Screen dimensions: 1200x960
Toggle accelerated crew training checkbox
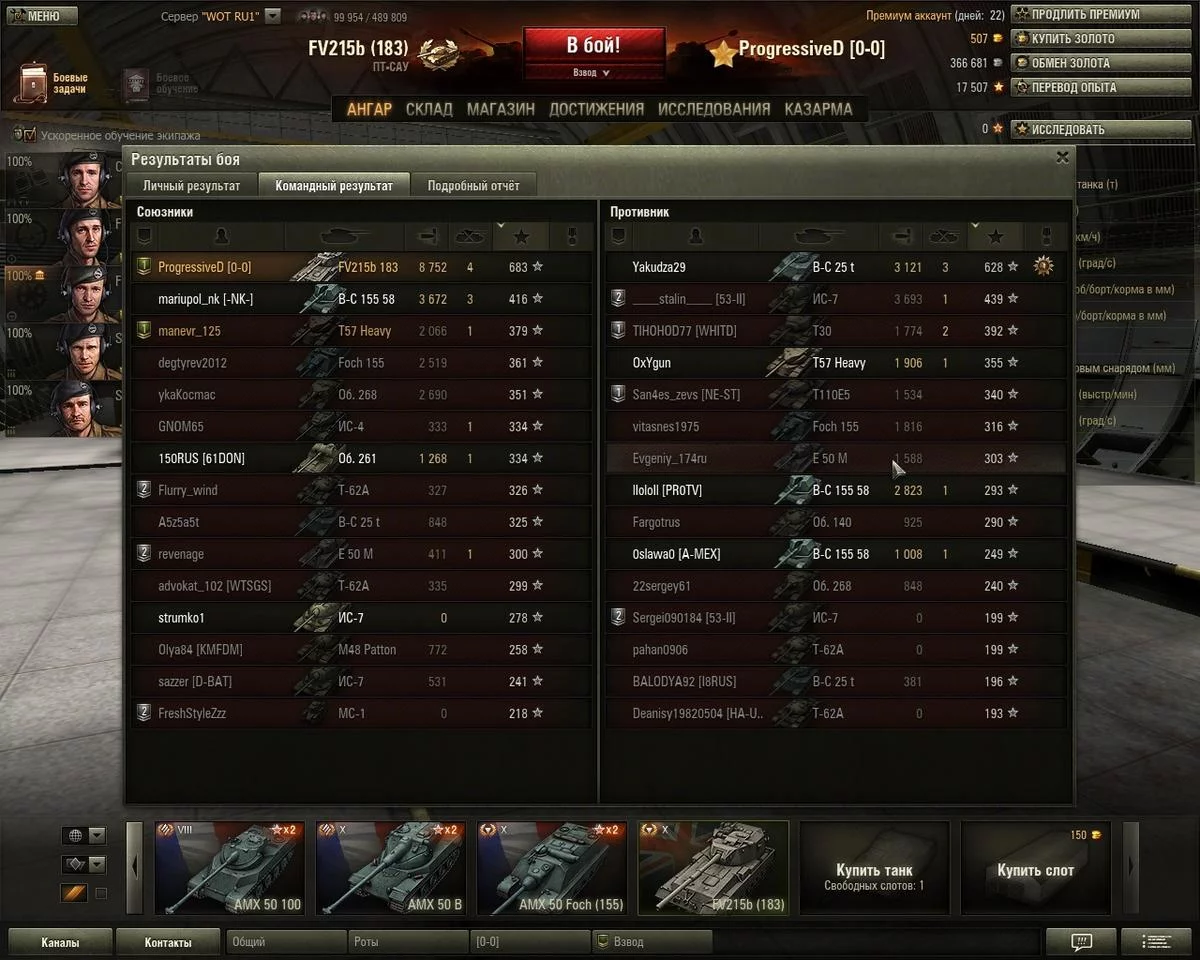tap(29, 135)
